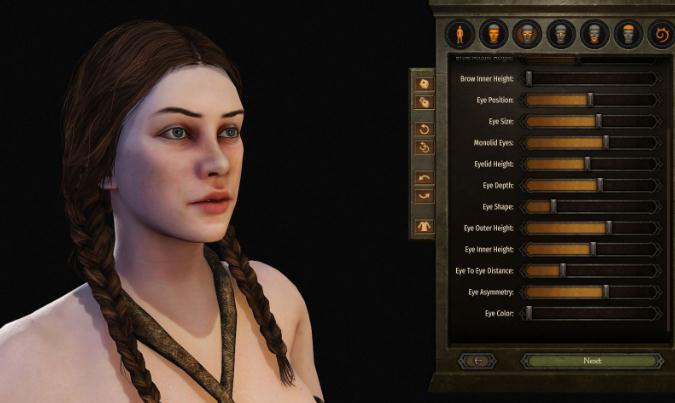Adjust the Eye Outer Height slider

coord(608,228)
